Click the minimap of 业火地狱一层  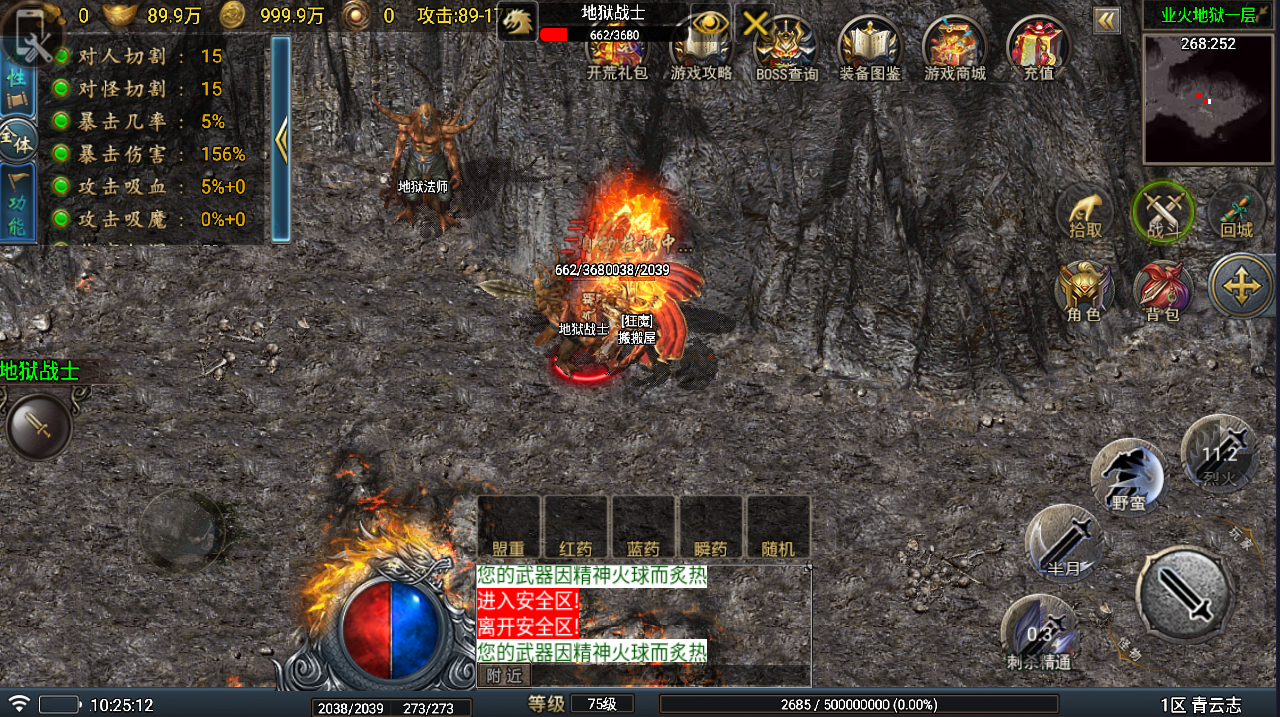click(x=1209, y=98)
